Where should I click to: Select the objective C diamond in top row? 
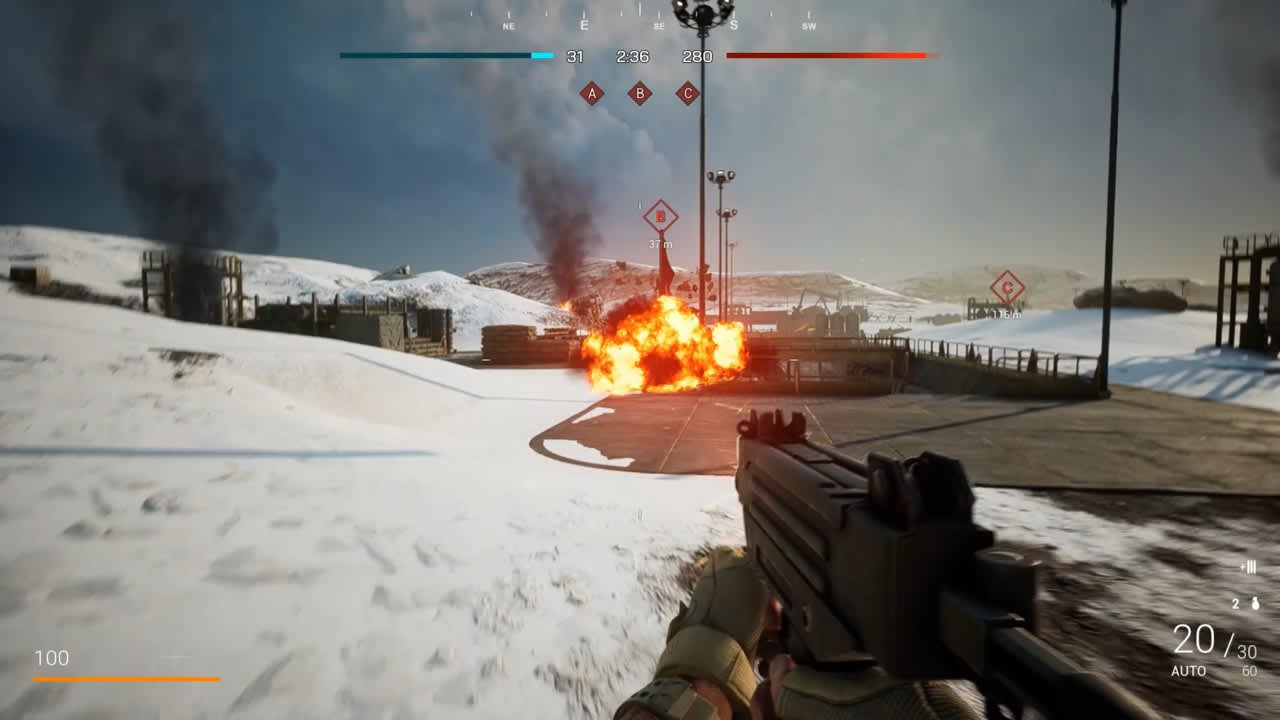[x=687, y=94]
